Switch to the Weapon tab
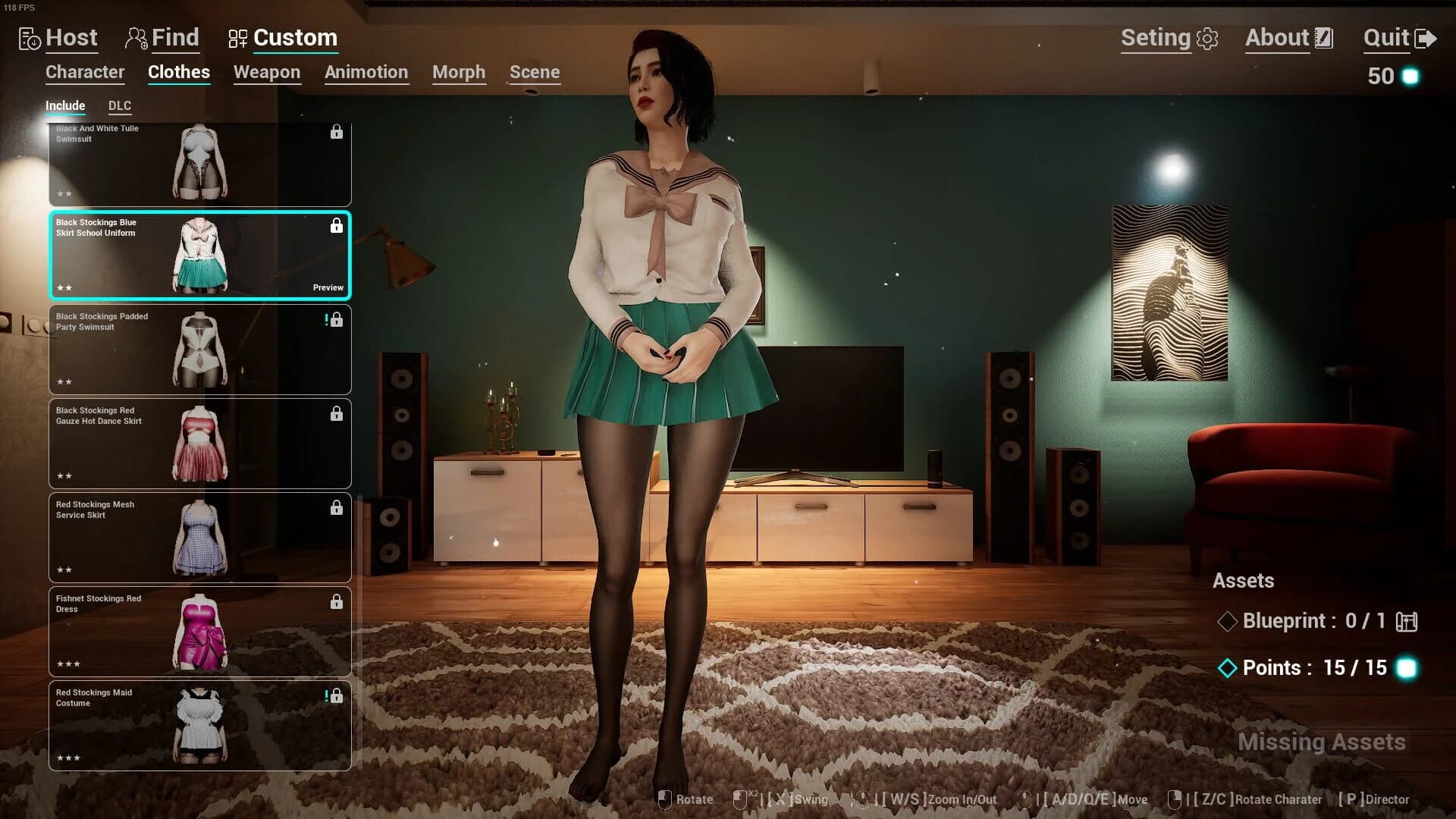This screenshot has height=819, width=1456. [x=266, y=72]
